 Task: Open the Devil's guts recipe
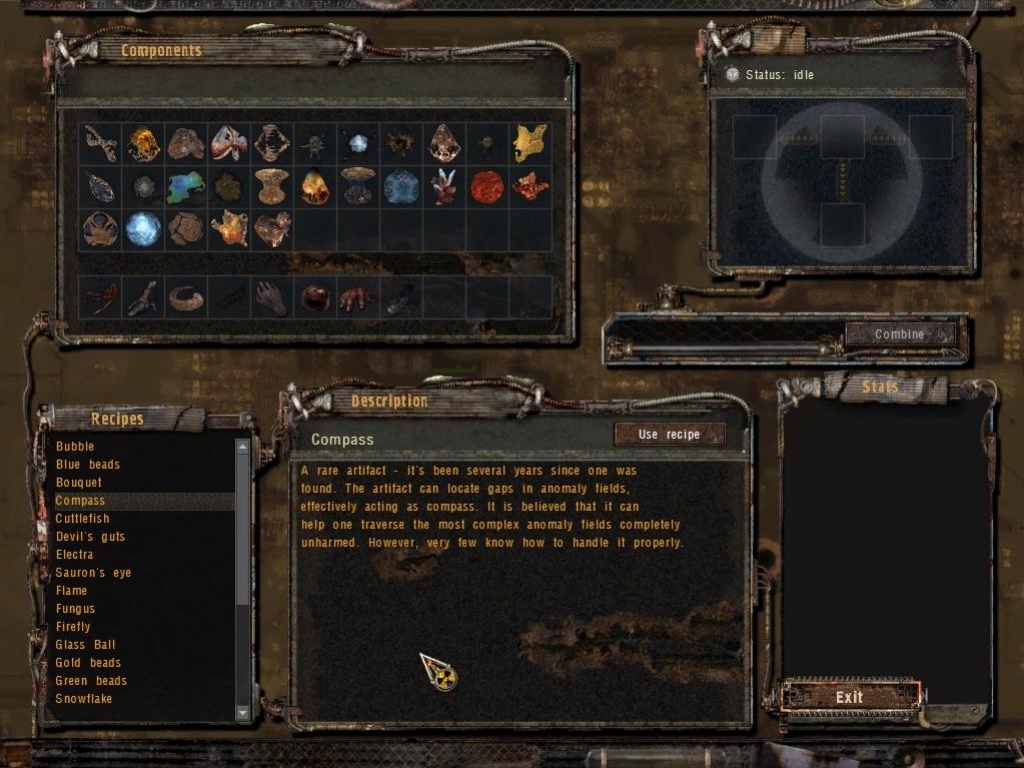90,536
